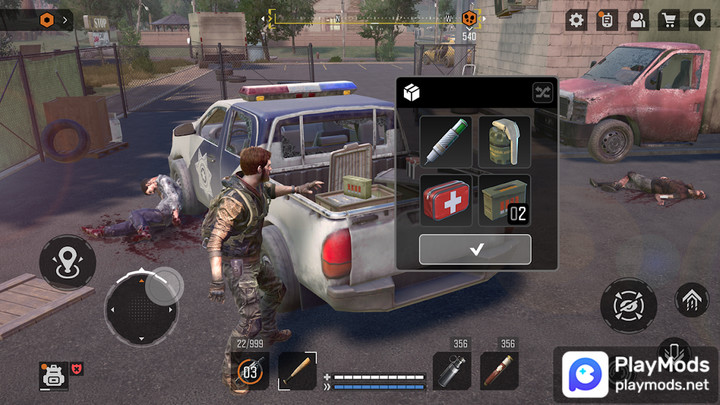Select the baseball bat melee weapon slot
This screenshot has width=720, height=405.
(x=297, y=372)
